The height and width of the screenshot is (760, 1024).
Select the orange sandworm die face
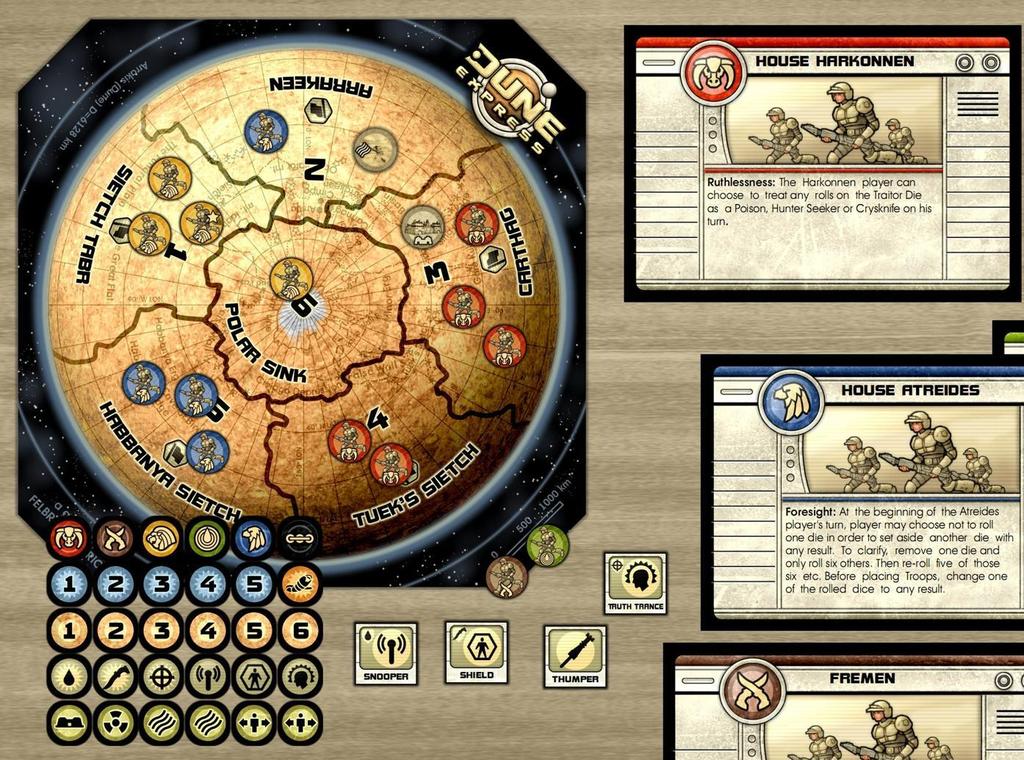[x=299, y=584]
